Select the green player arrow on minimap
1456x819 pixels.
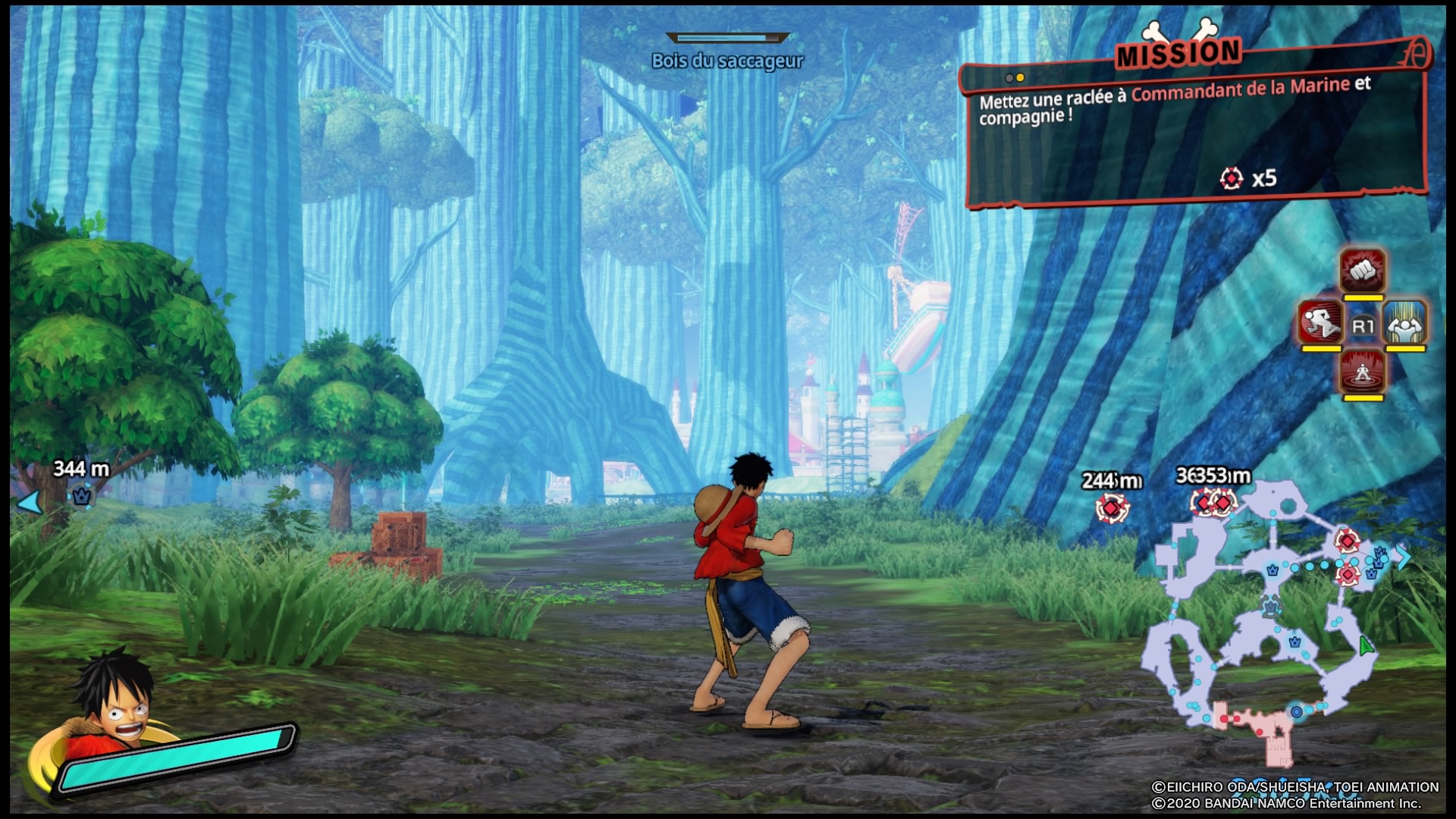click(1366, 647)
